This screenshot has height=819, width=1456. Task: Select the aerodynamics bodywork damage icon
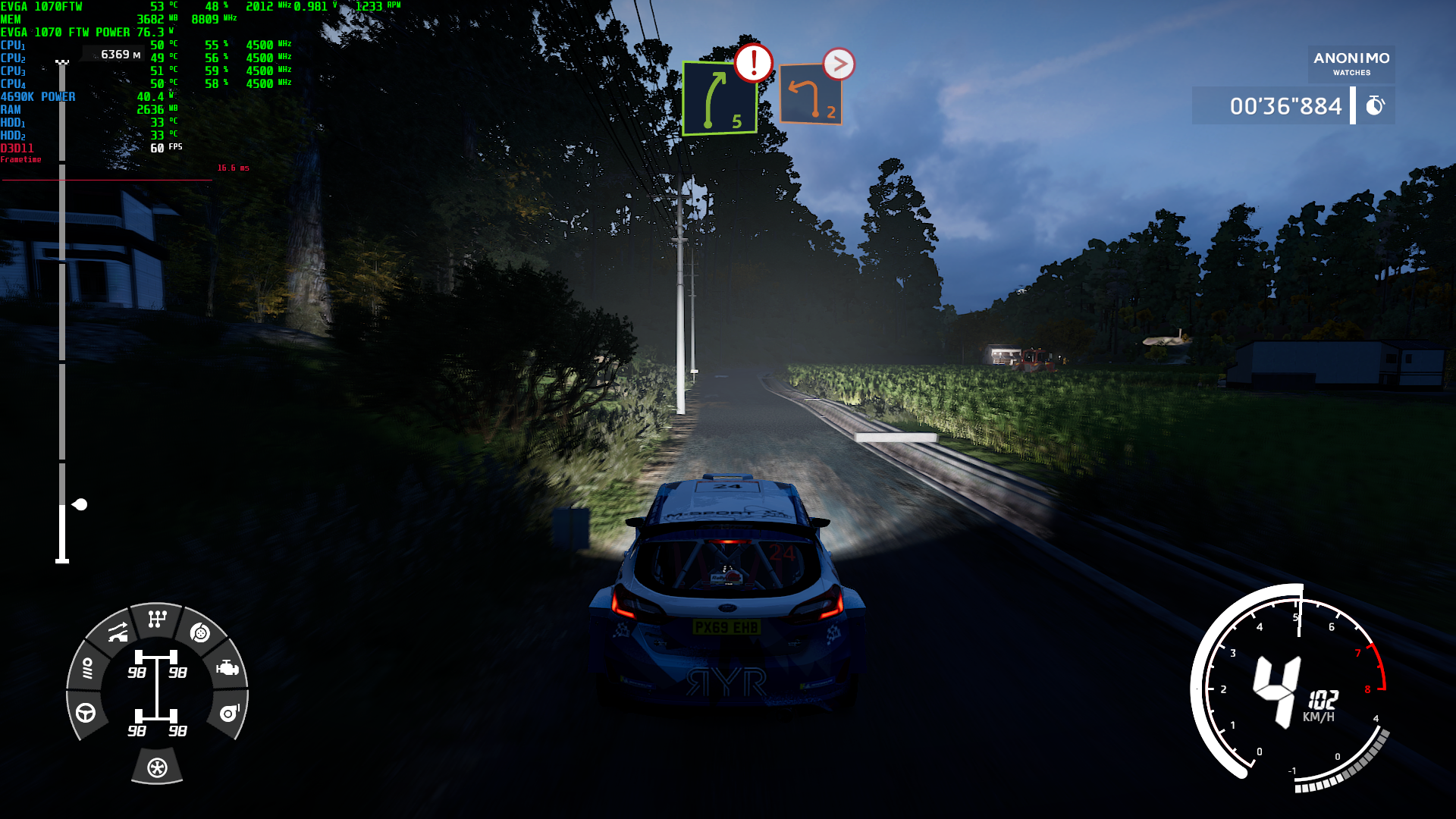pyautogui.click(x=118, y=632)
